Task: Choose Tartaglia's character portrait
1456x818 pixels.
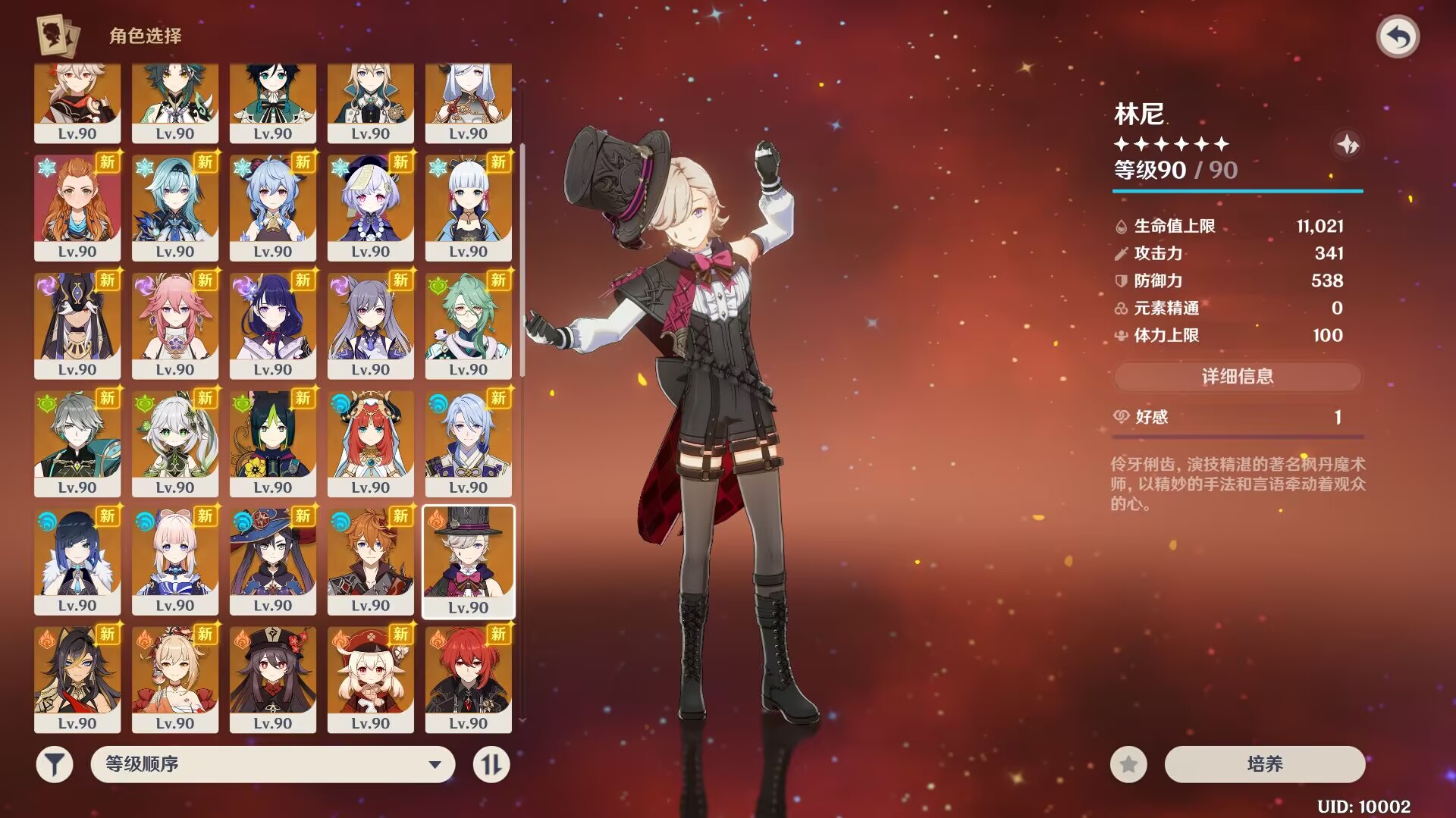Action: click(x=370, y=561)
